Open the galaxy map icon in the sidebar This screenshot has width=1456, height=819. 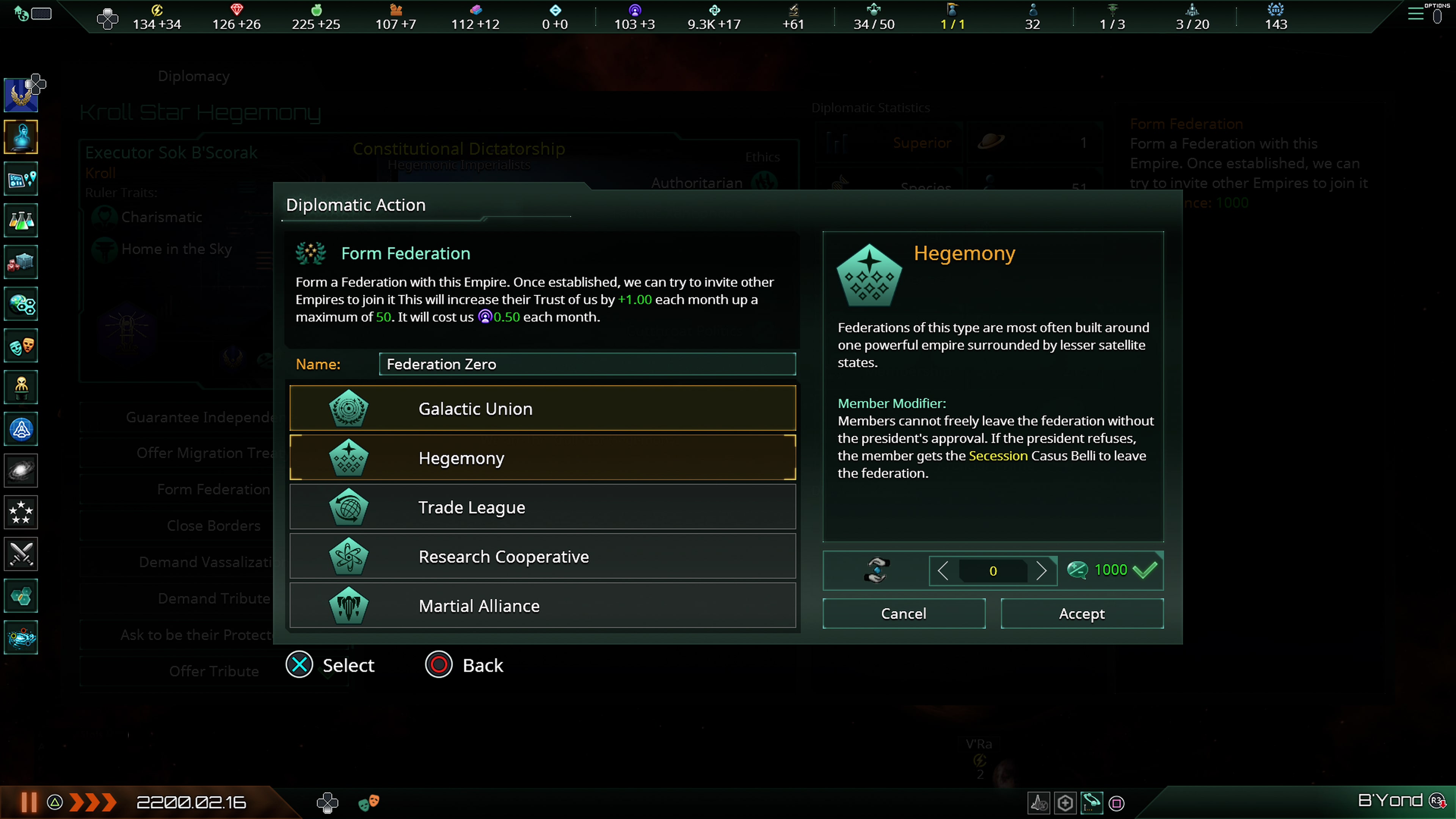click(x=21, y=471)
